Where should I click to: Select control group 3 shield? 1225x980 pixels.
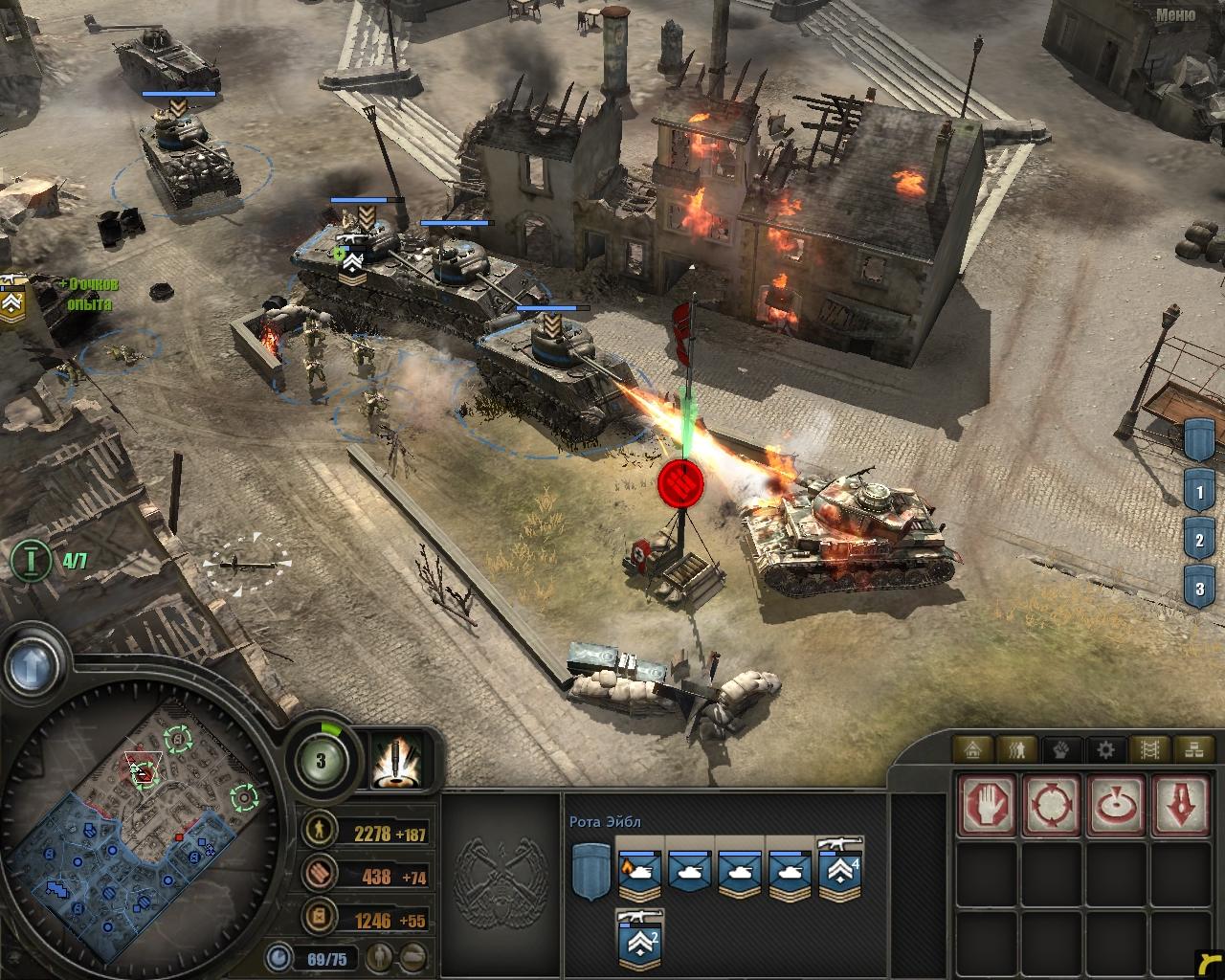[x=1199, y=587]
